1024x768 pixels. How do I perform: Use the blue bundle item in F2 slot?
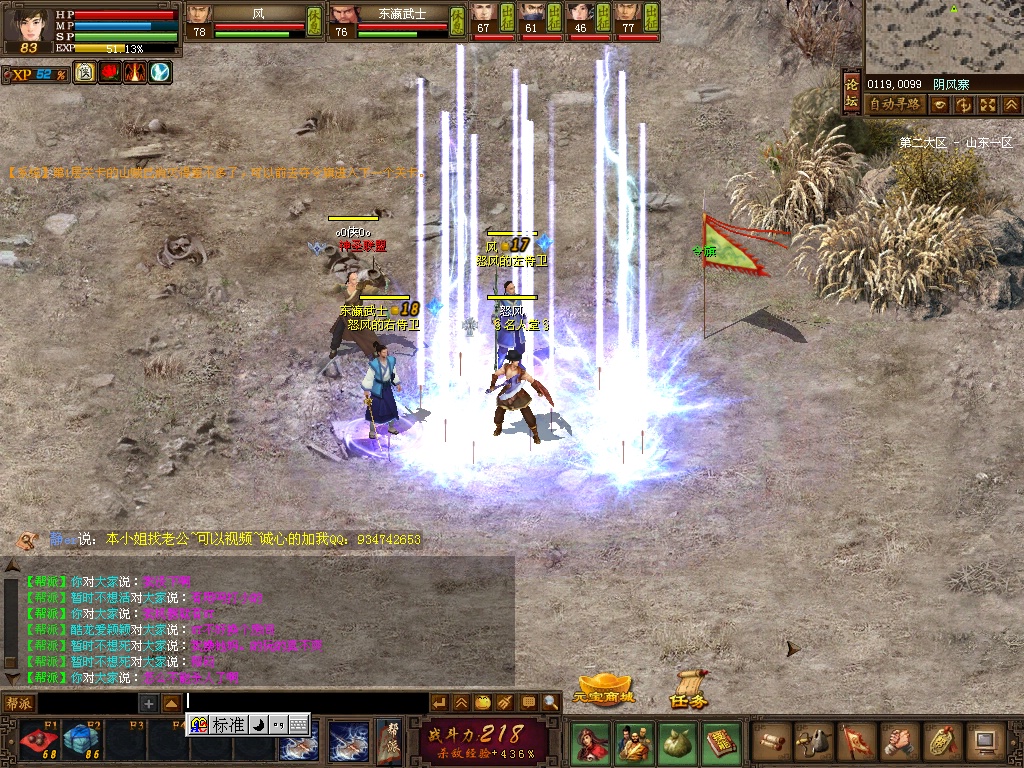(81, 741)
